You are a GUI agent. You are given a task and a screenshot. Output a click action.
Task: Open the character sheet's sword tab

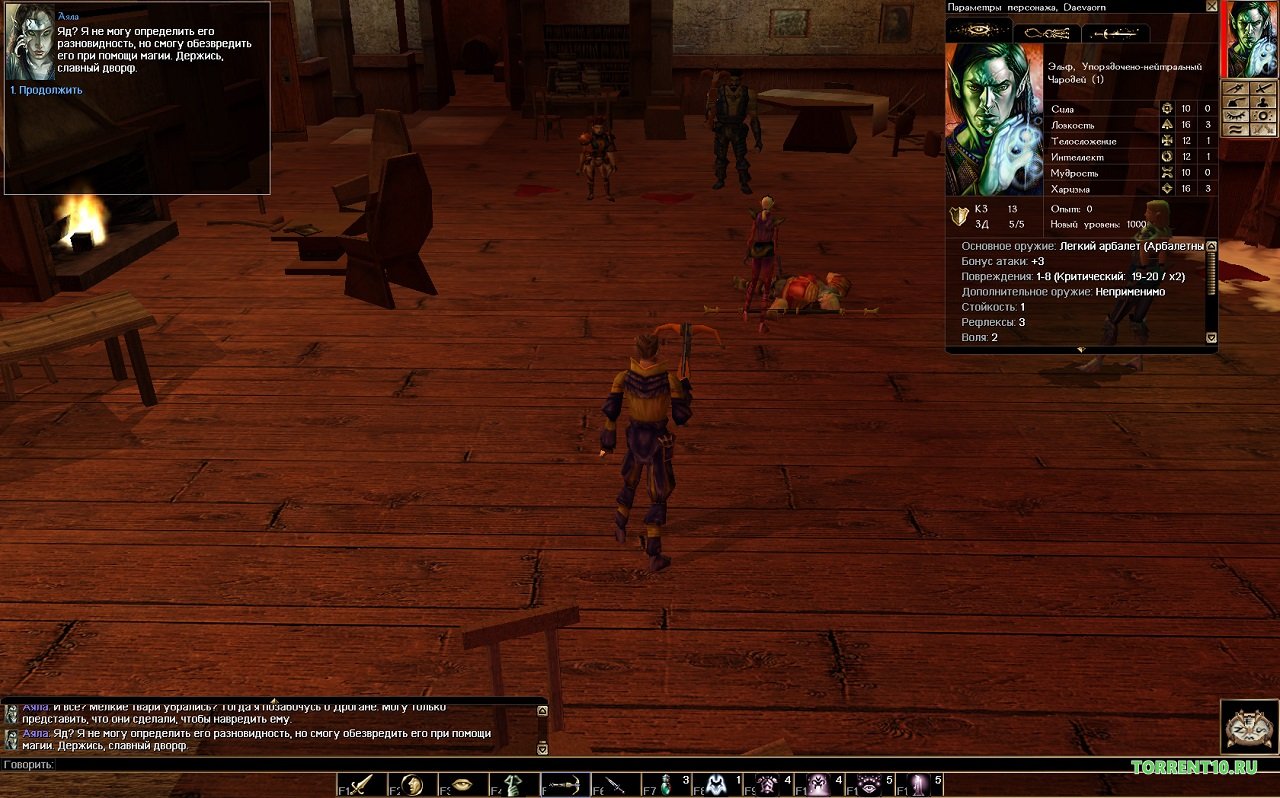coord(1115,33)
